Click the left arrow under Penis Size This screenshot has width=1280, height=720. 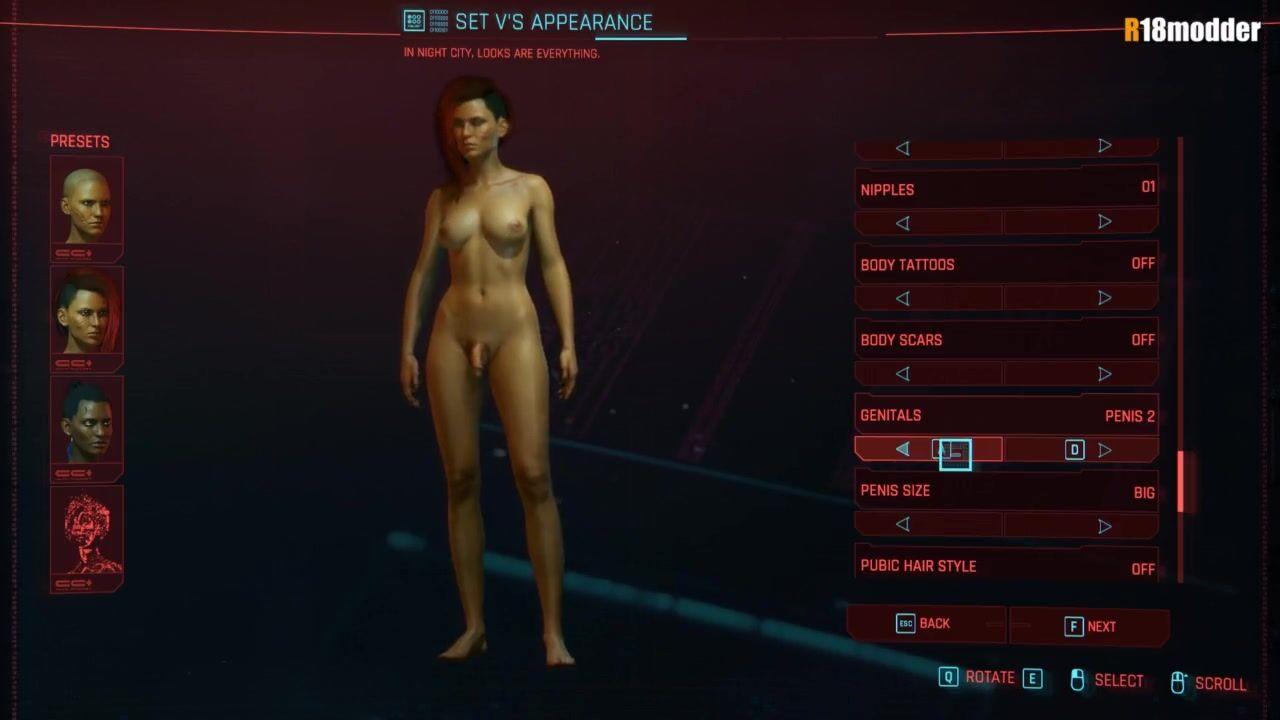902,525
